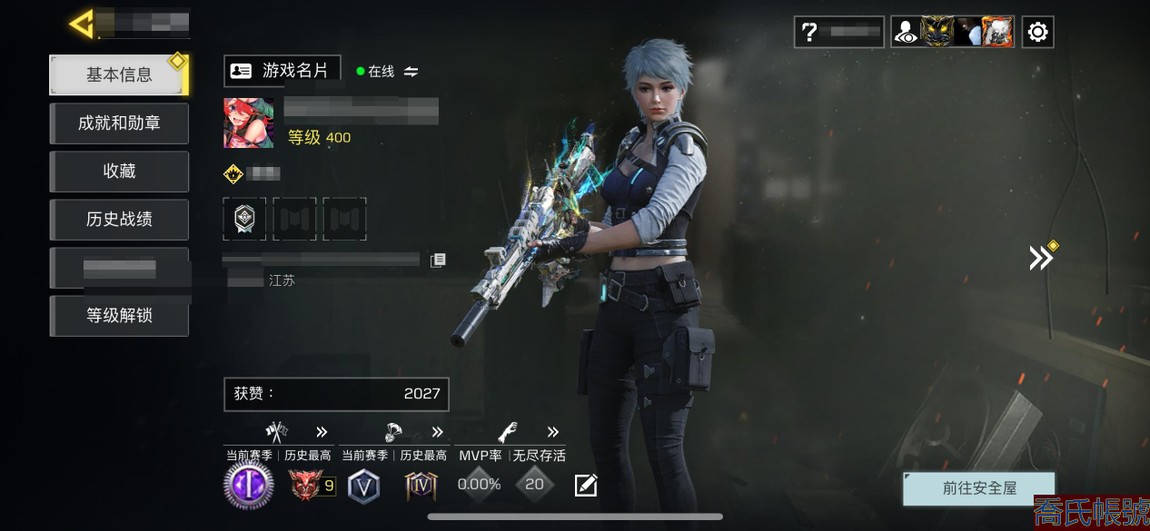Edit the displayed stats with pencil icon

click(x=586, y=486)
